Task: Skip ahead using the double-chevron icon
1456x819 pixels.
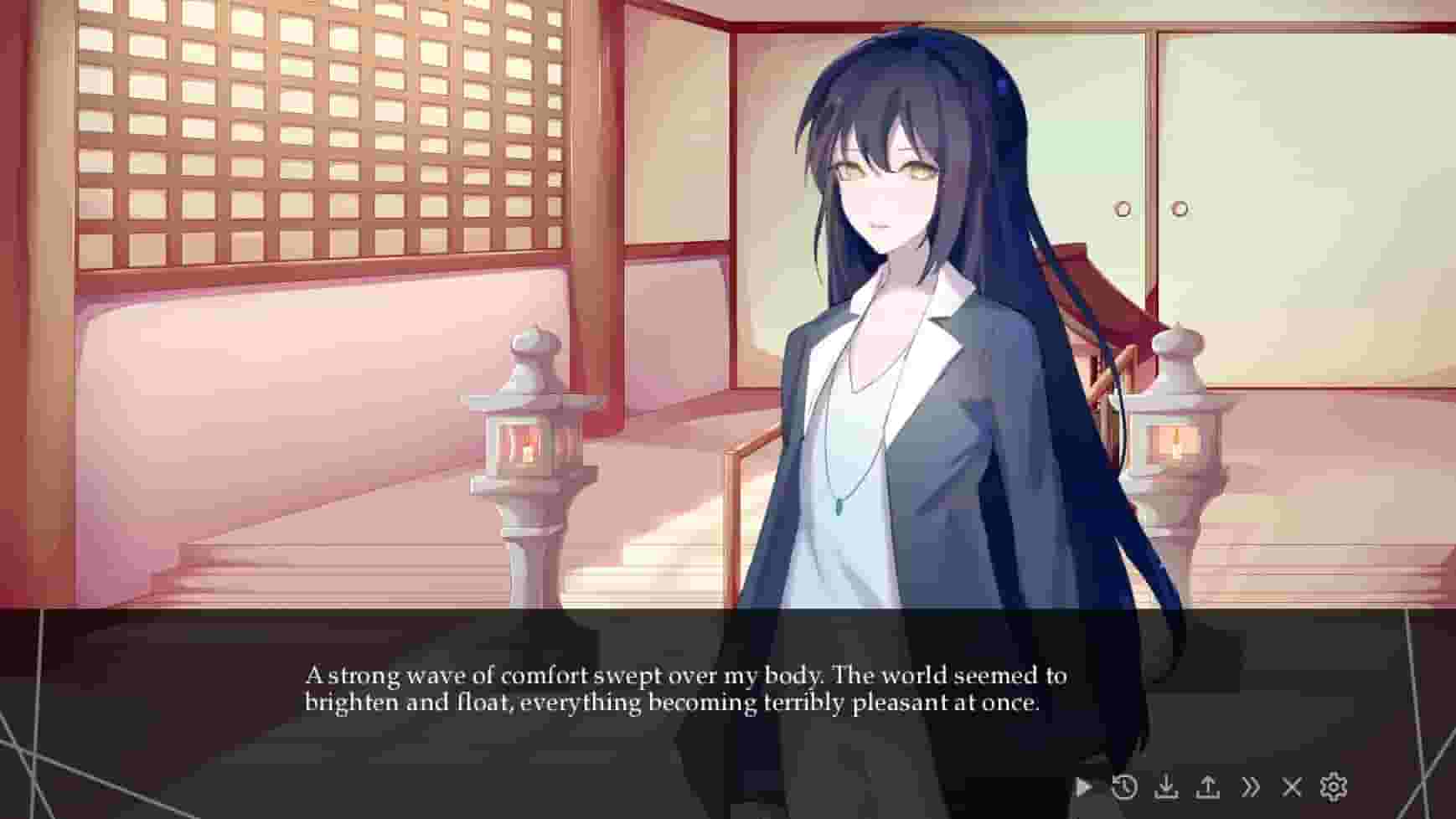Action: click(1252, 786)
